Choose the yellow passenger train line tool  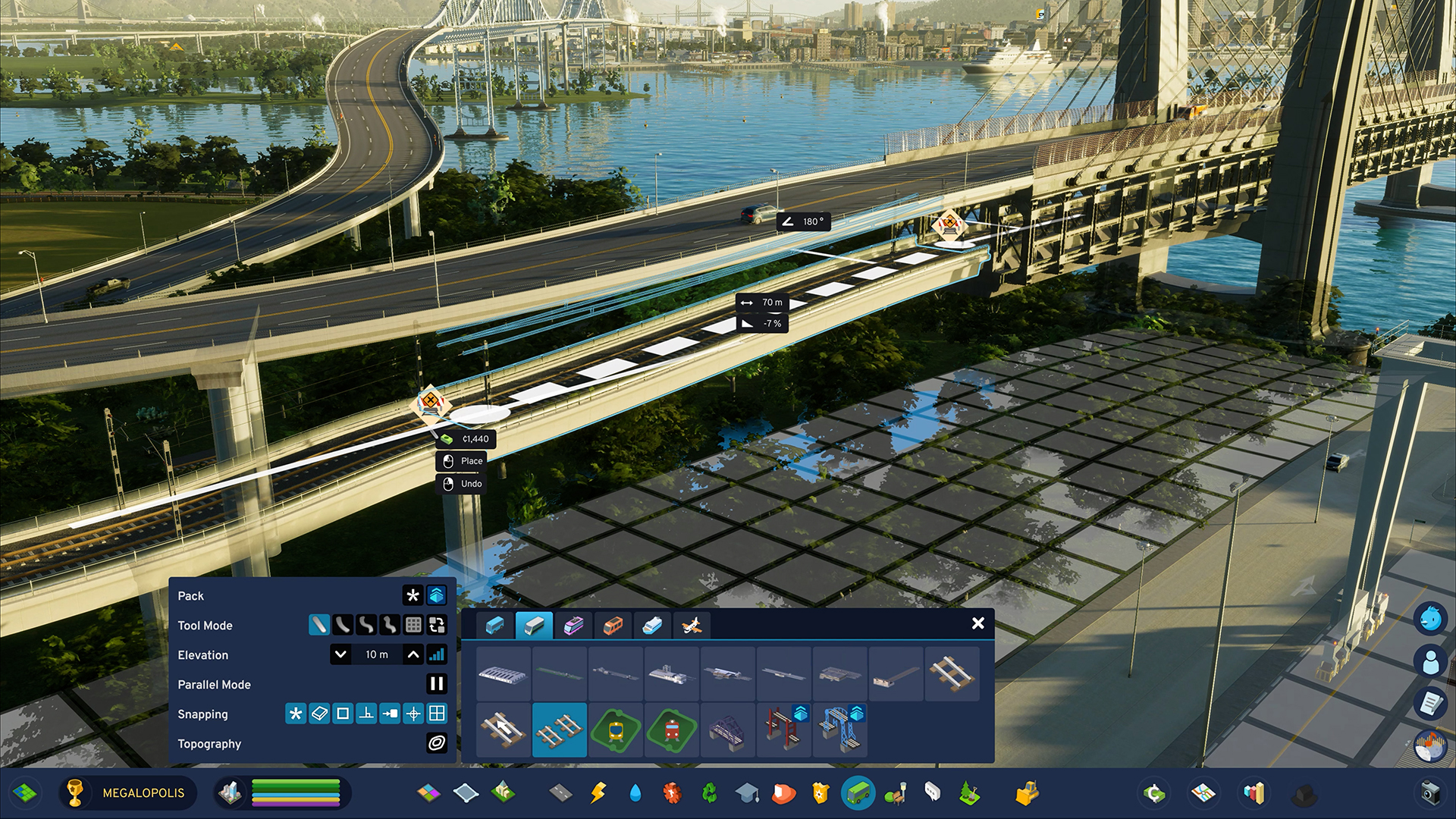coord(616,730)
